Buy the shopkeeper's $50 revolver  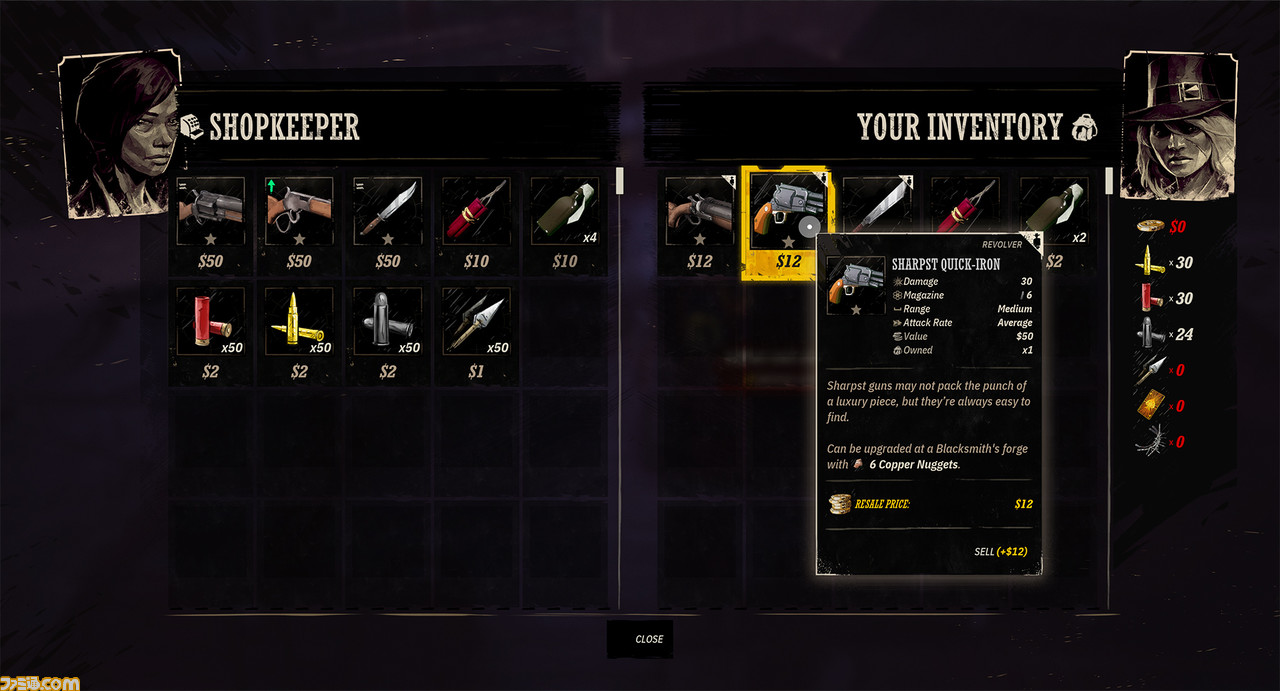click(x=211, y=212)
